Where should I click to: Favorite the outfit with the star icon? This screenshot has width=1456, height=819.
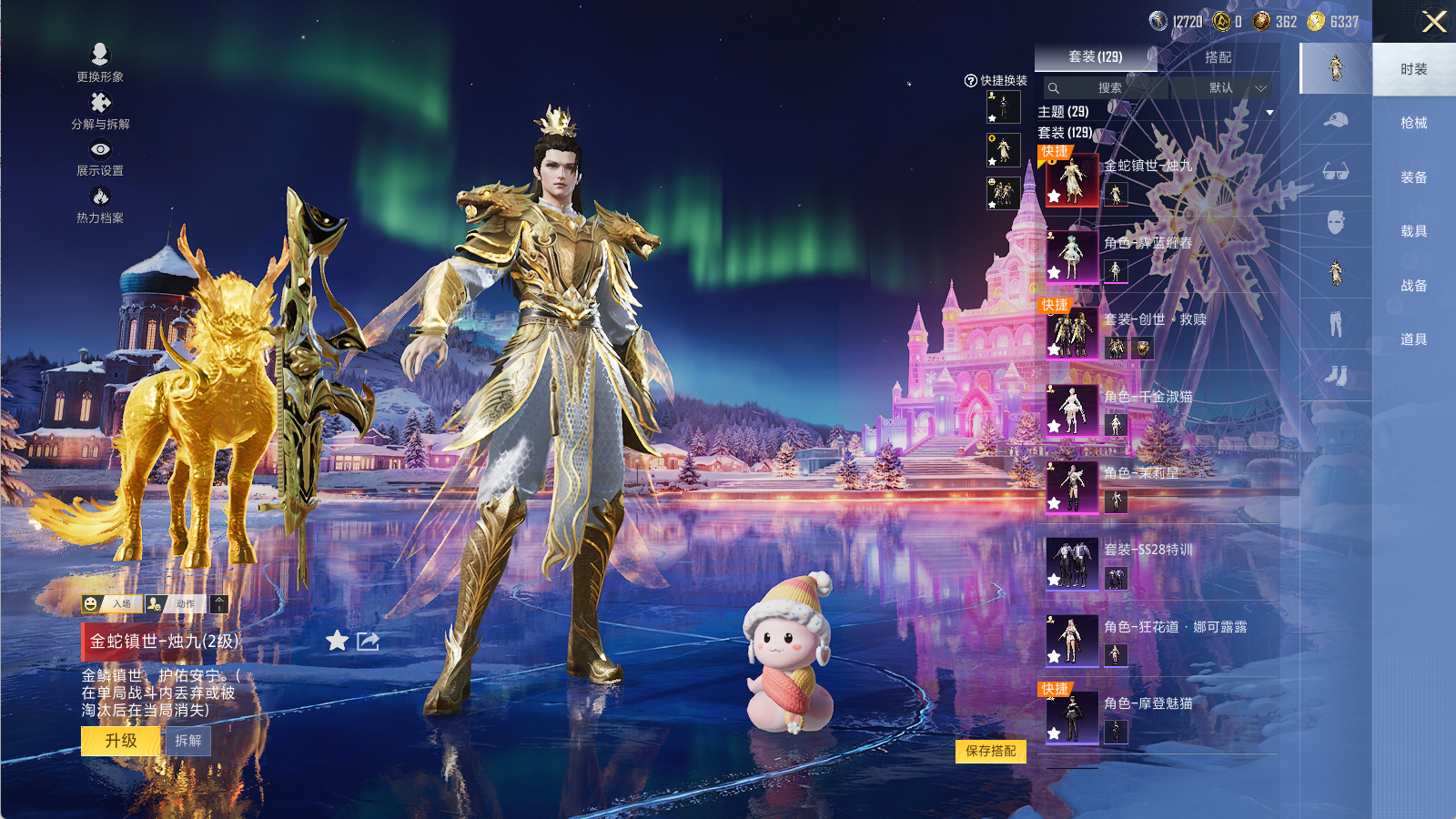[337, 642]
